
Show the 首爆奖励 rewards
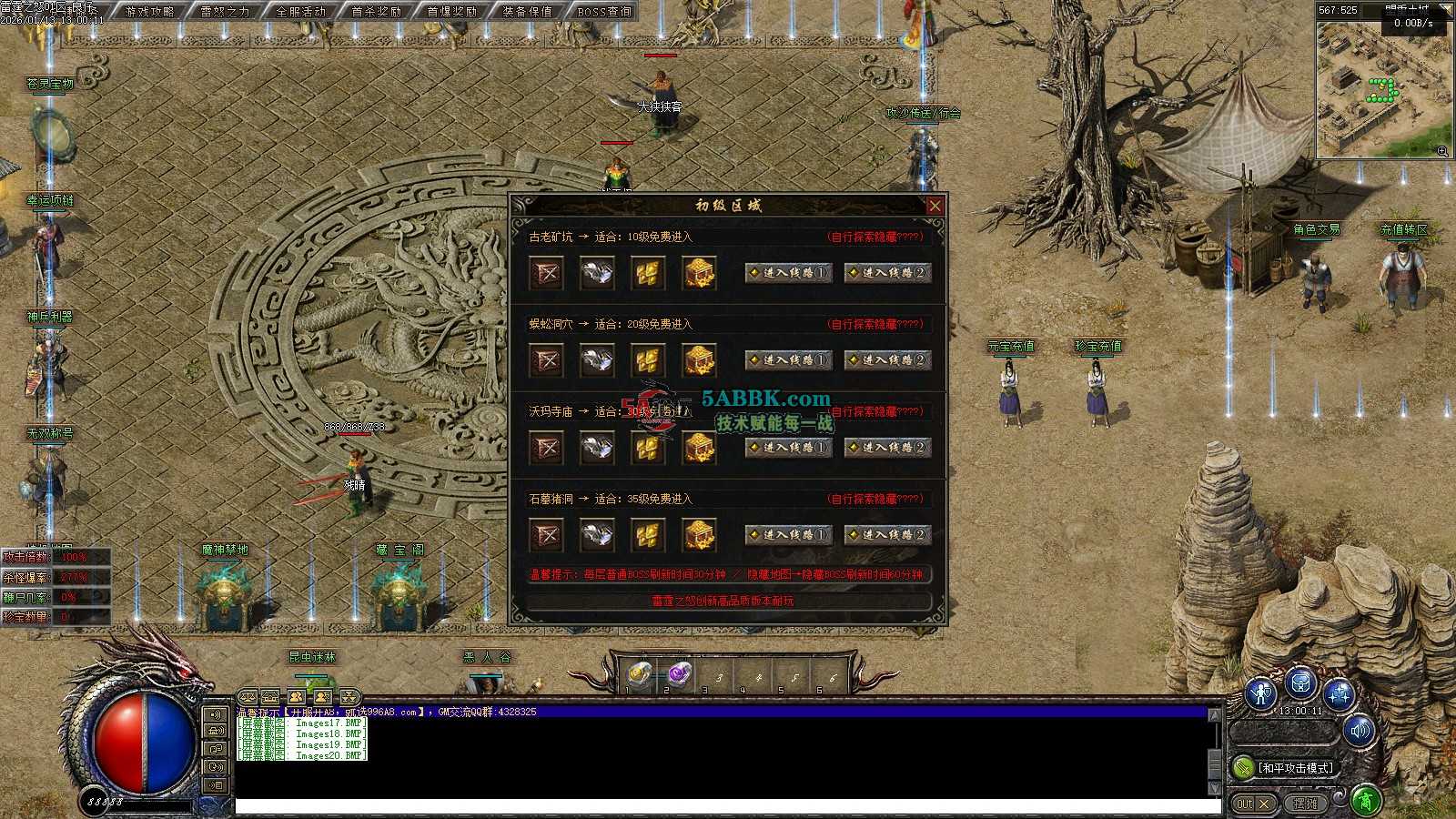(x=451, y=12)
